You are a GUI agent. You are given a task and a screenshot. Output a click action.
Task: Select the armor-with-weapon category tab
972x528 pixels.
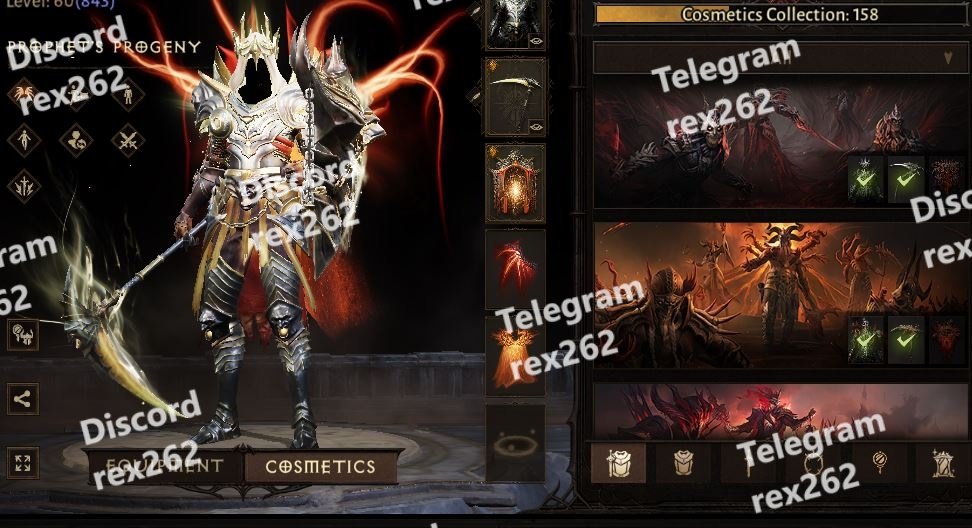coord(618,463)
